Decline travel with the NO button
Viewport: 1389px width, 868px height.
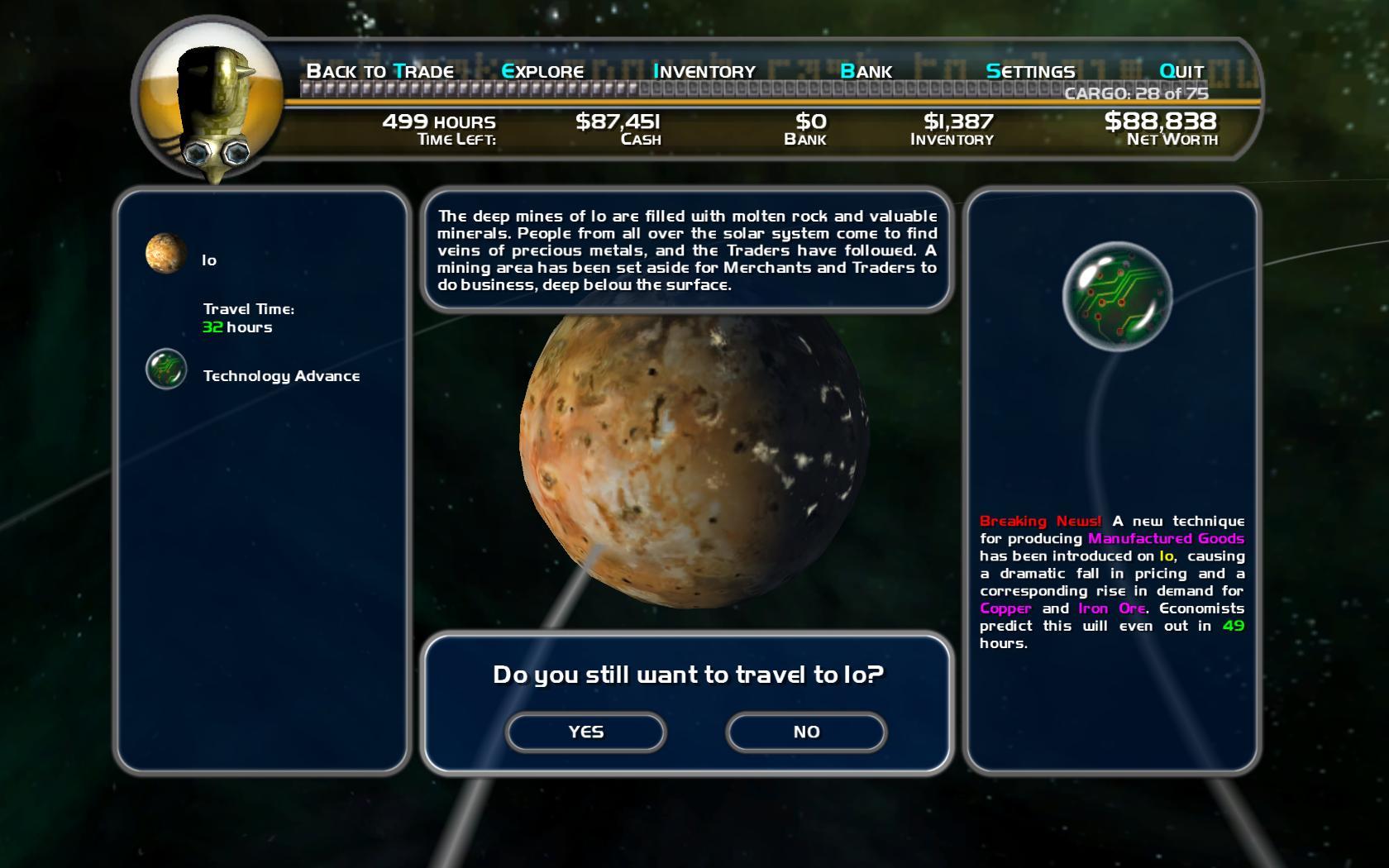(806, 732)
